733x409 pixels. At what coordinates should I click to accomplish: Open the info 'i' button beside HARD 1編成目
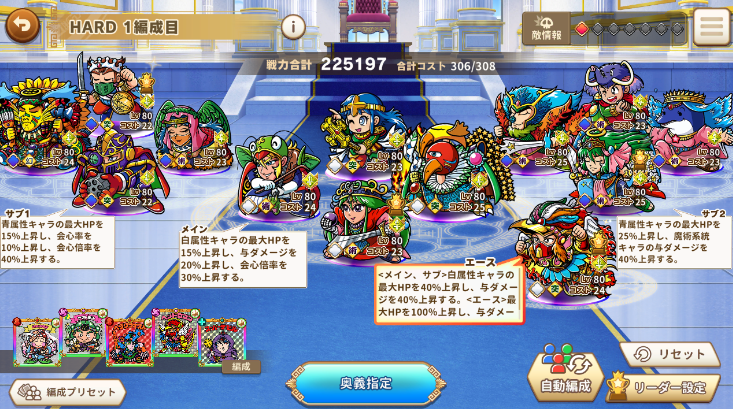pos(293,27)
